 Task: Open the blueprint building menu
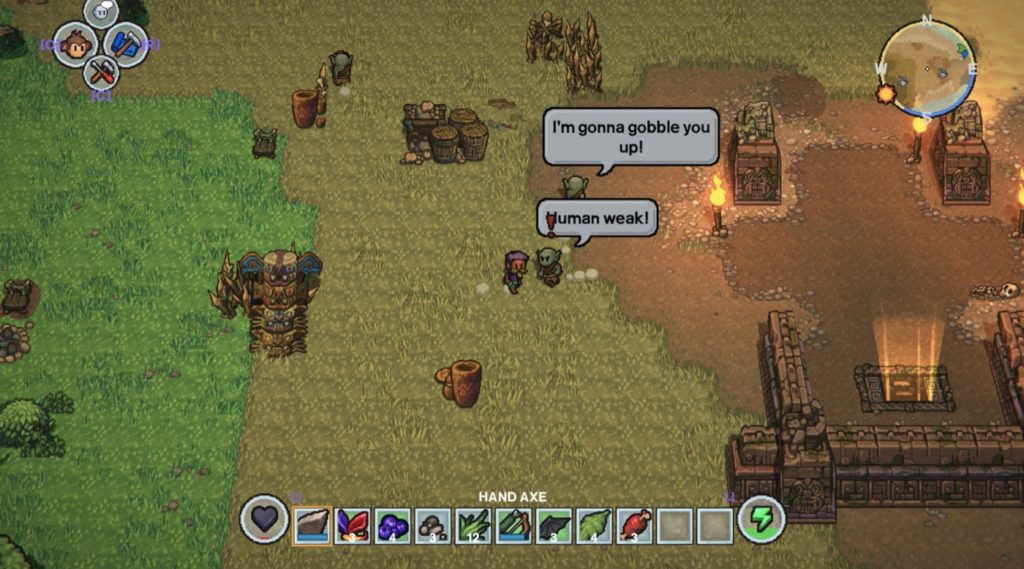126,44
